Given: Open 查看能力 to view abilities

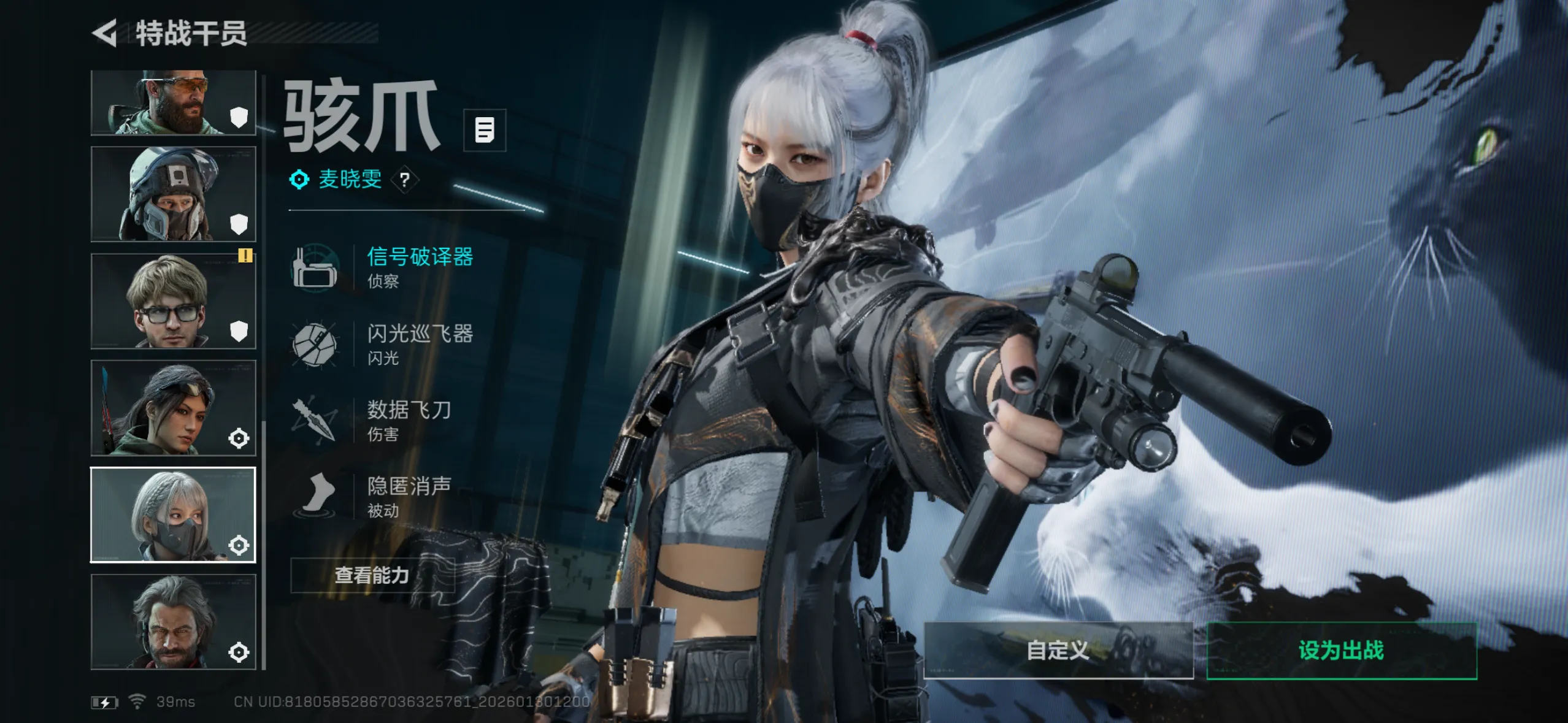Looking at the screenshot, I should pos(372,575).
